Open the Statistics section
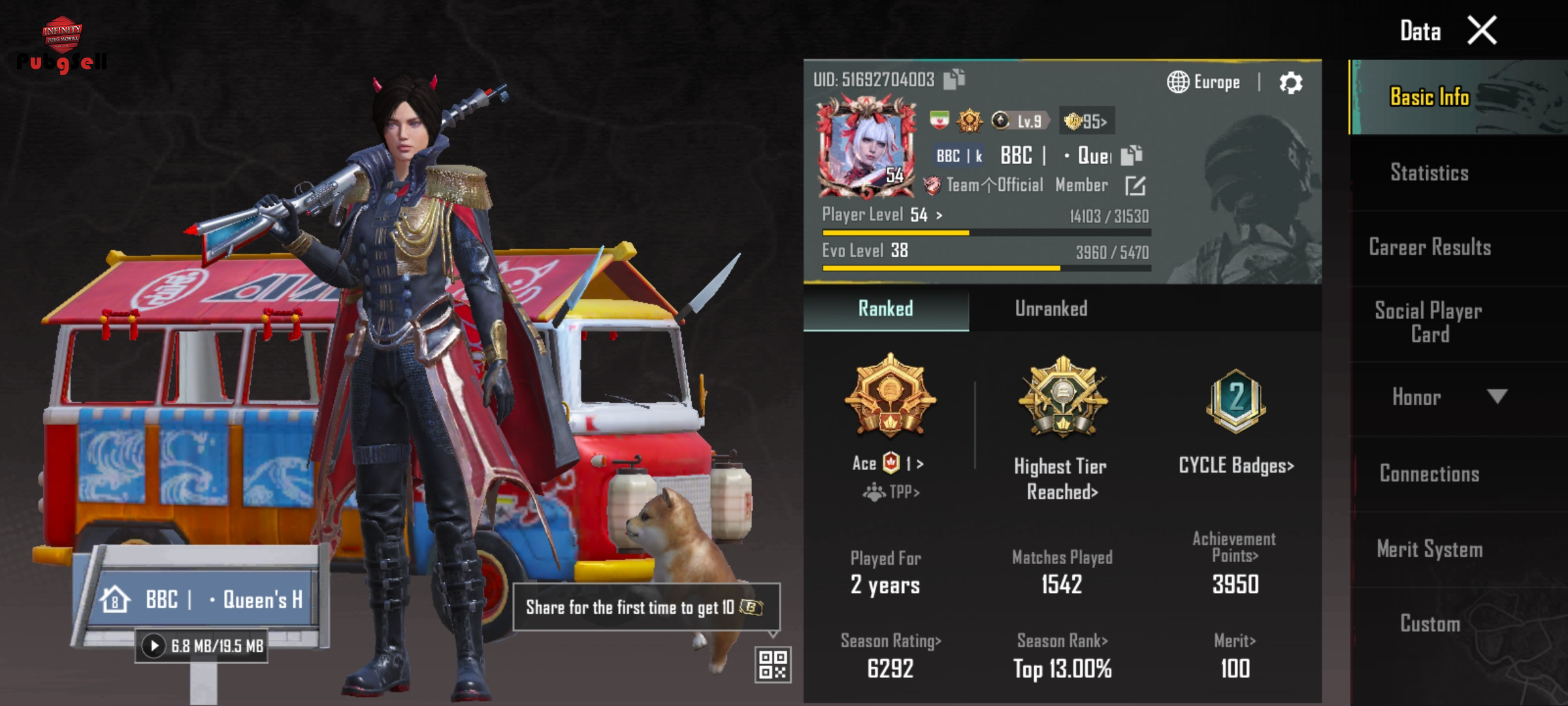Image resolution: width=1568 pixels, height=706 pixels. point(1429,173)
